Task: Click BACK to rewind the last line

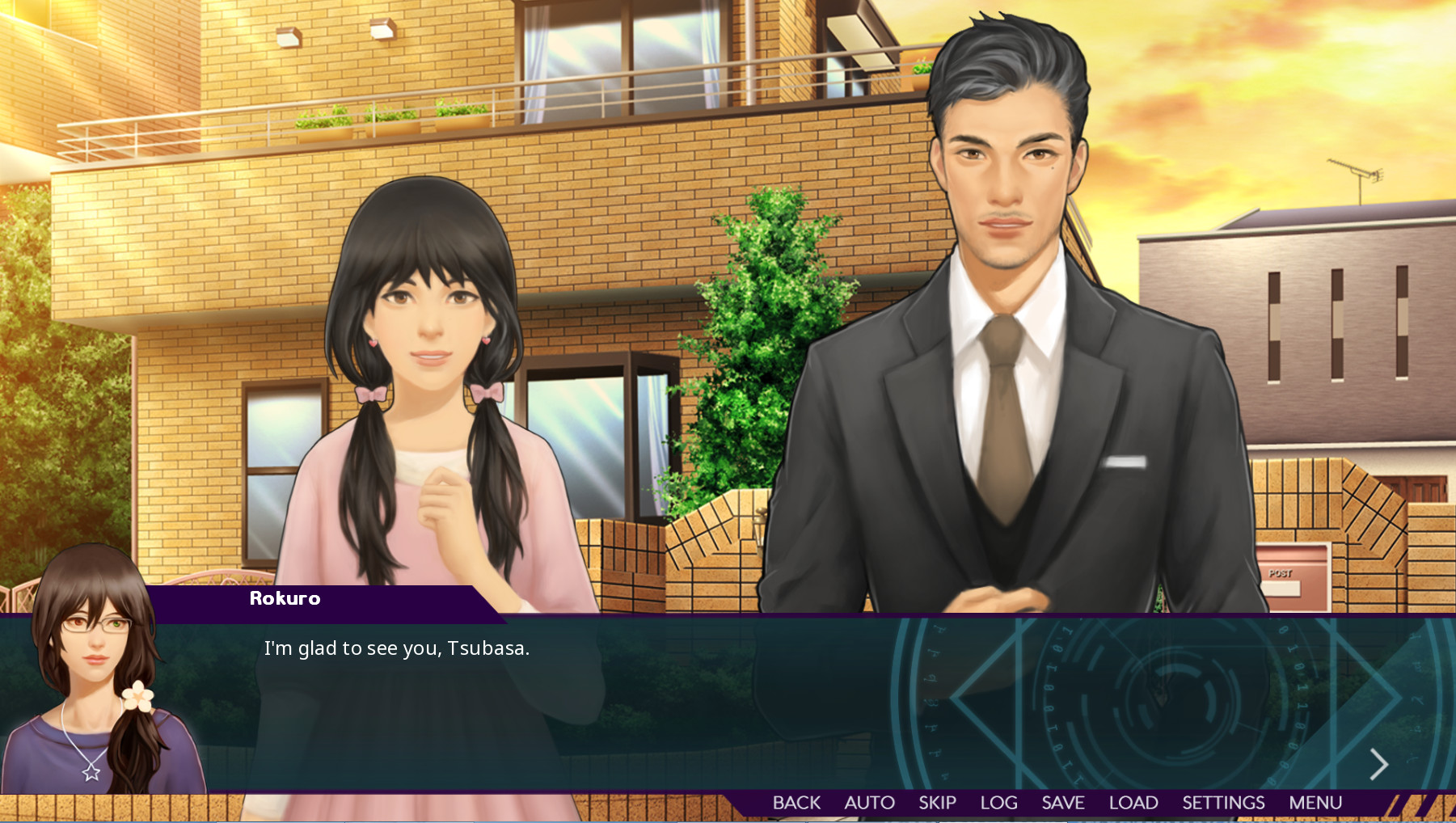Action: (797, 803)
